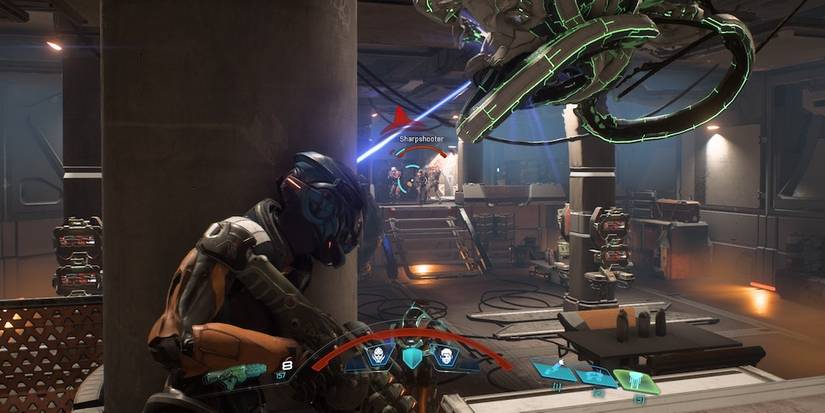The image size is (825, 413).
Task: Select the right squadmate portrait
Action: pos(444,356)
